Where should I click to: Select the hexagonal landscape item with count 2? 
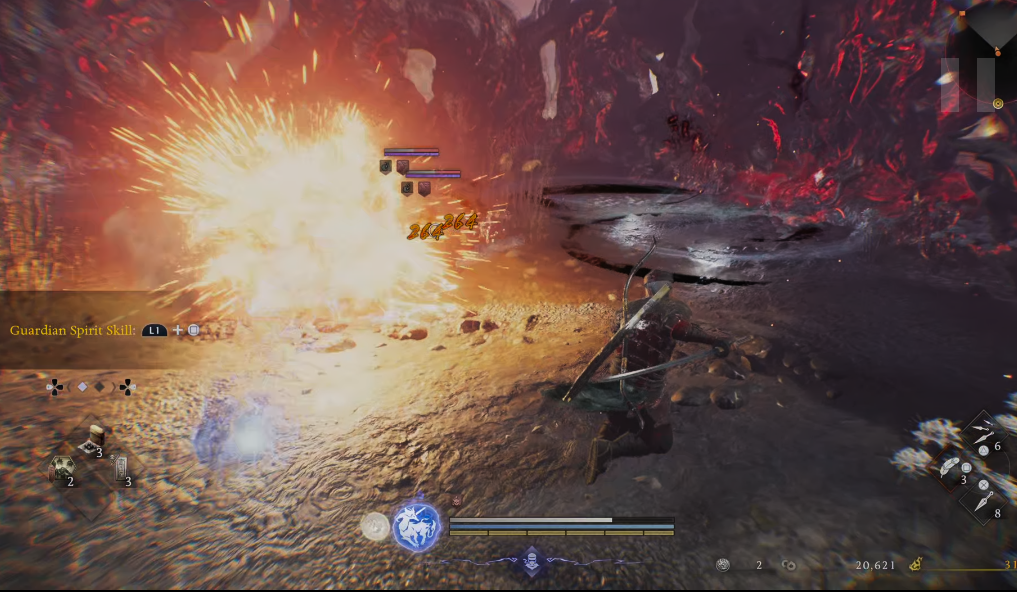click(62, 469)
